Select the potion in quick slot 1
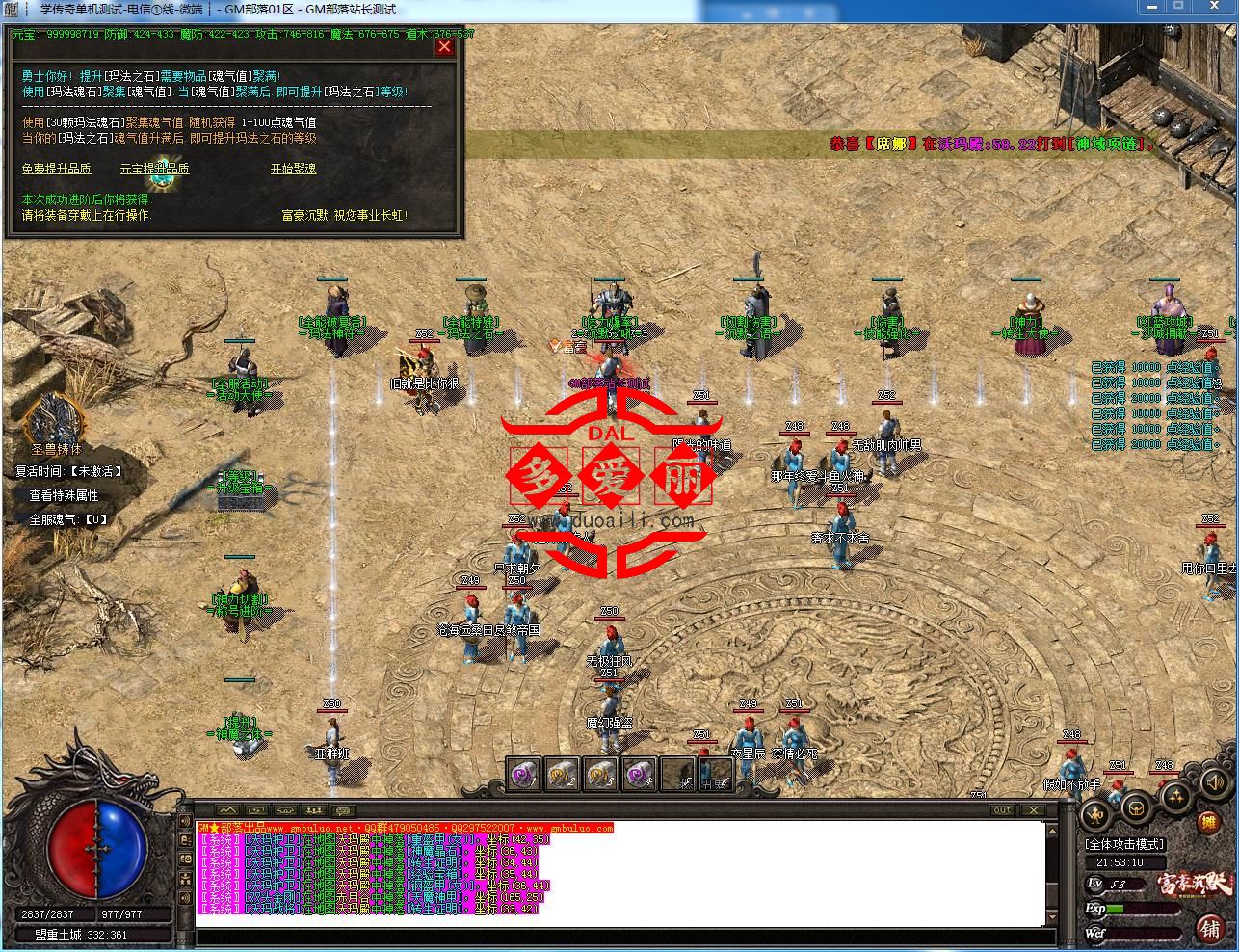The height and width of the screenshot is (952, 1239). pyautogui.click(x=524, y=775)
